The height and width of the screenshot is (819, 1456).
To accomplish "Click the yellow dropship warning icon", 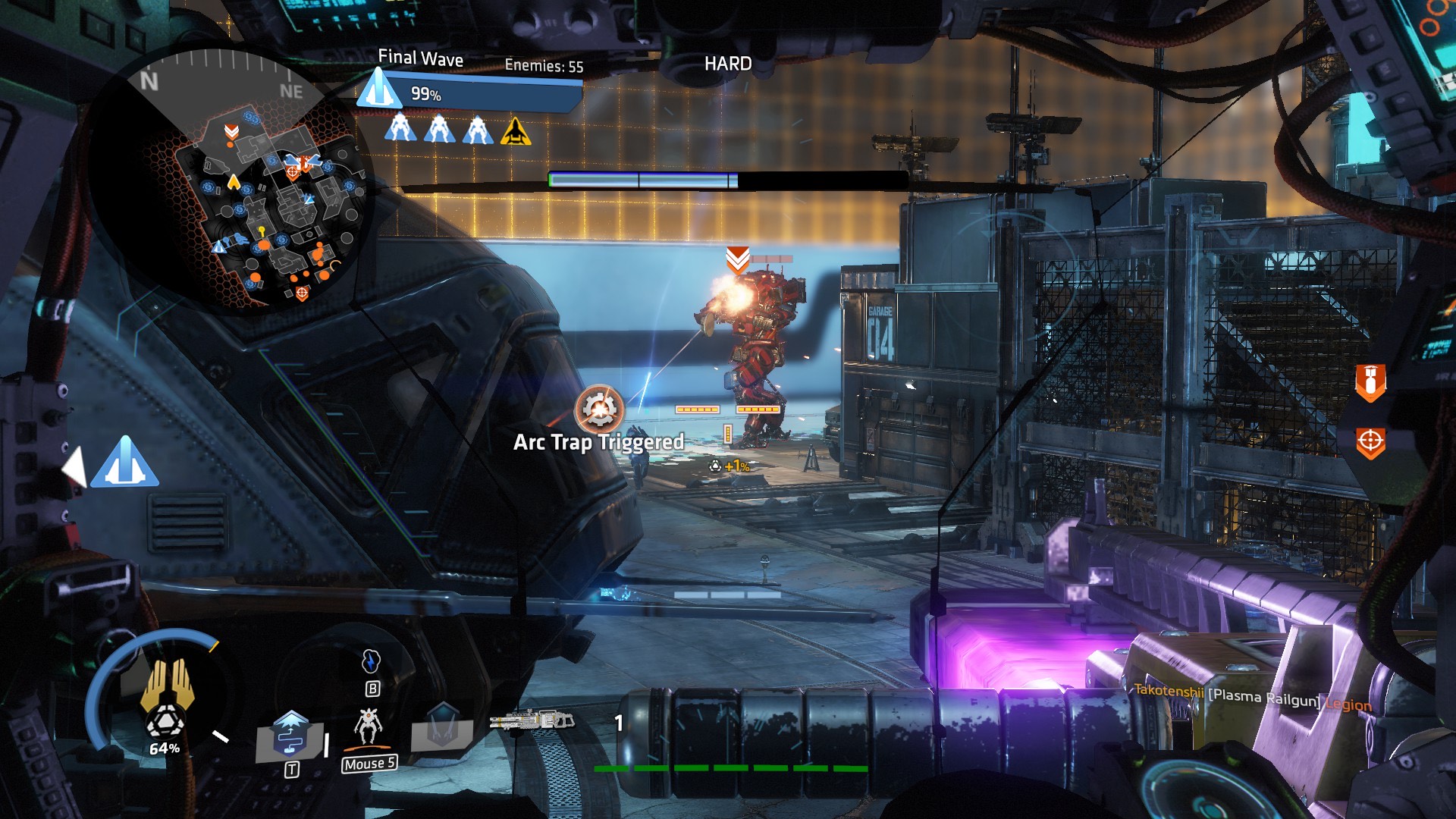I will click(x=516, y=131).
